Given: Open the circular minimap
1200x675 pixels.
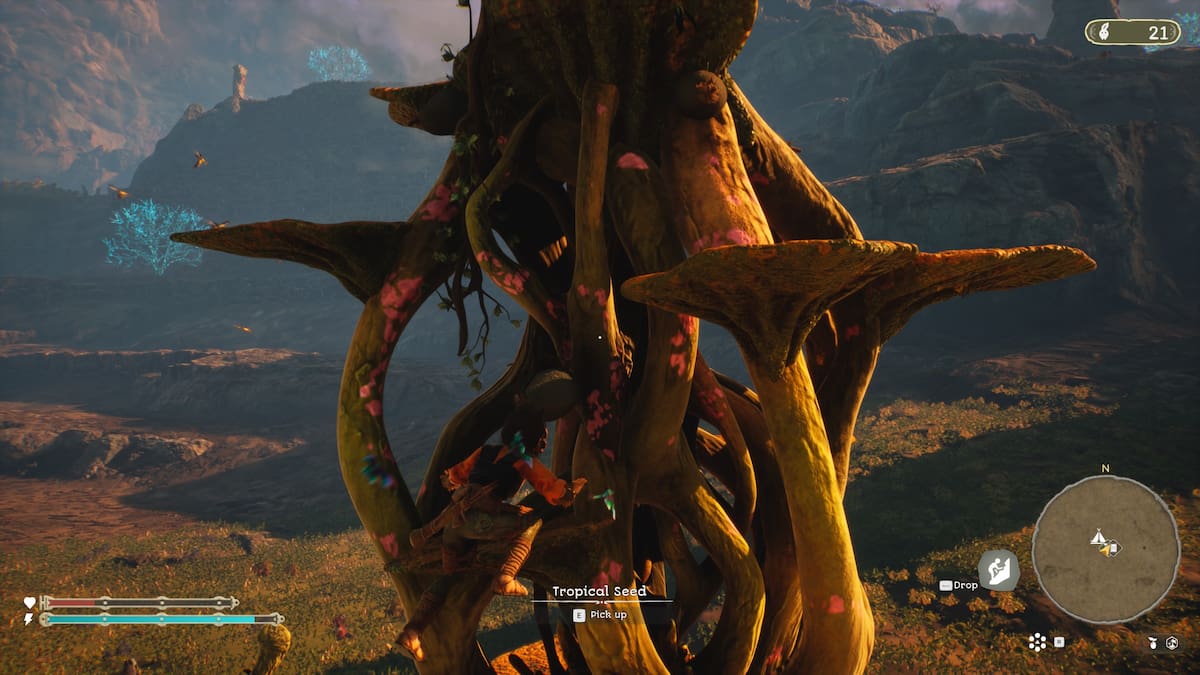Looking at the screenshot, I should (1105, 548).
